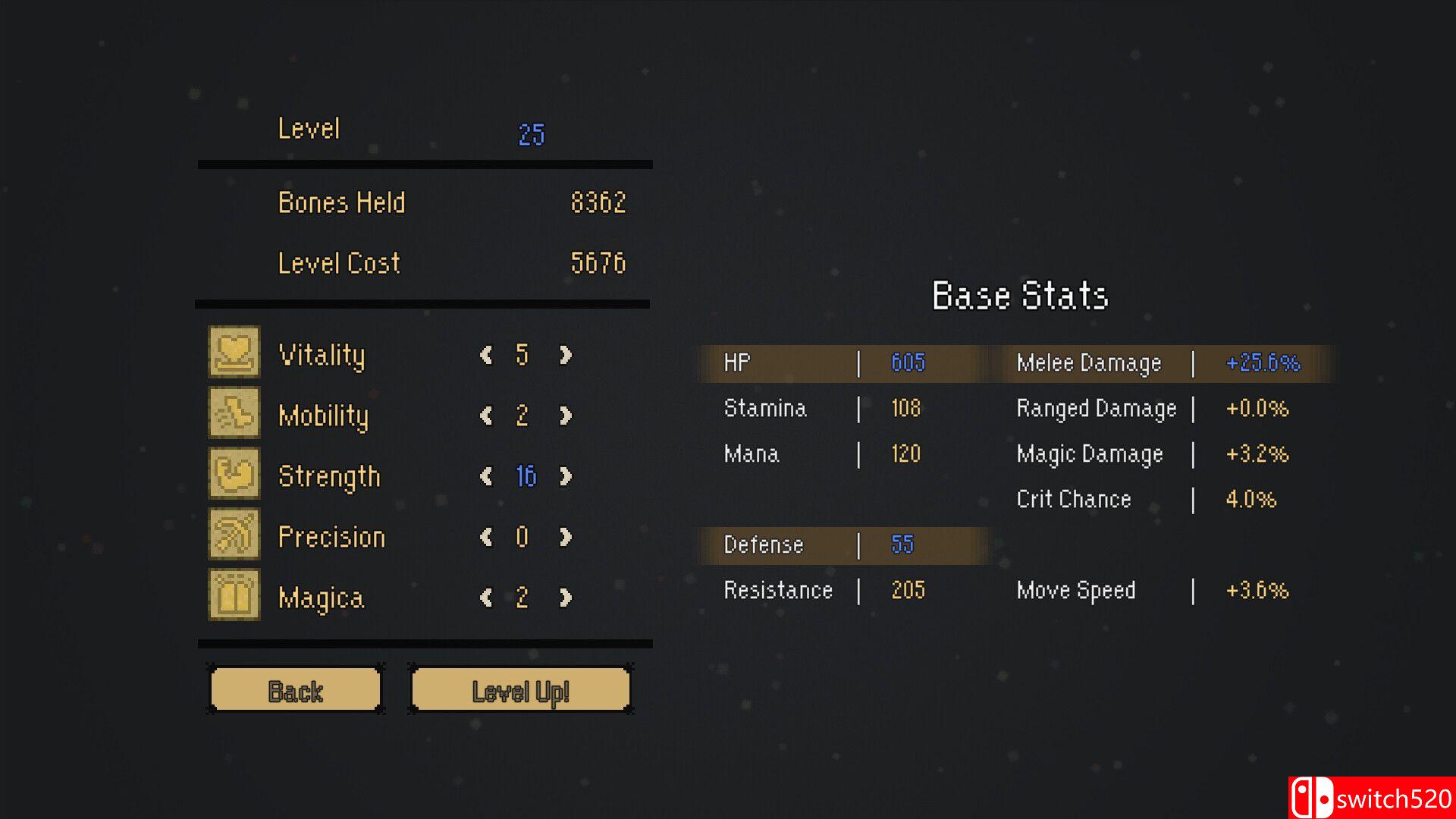Select the Vitality heart icon
Viewport: 1456px width, 819px height.
pyautogui.click(x=234, y=352)
